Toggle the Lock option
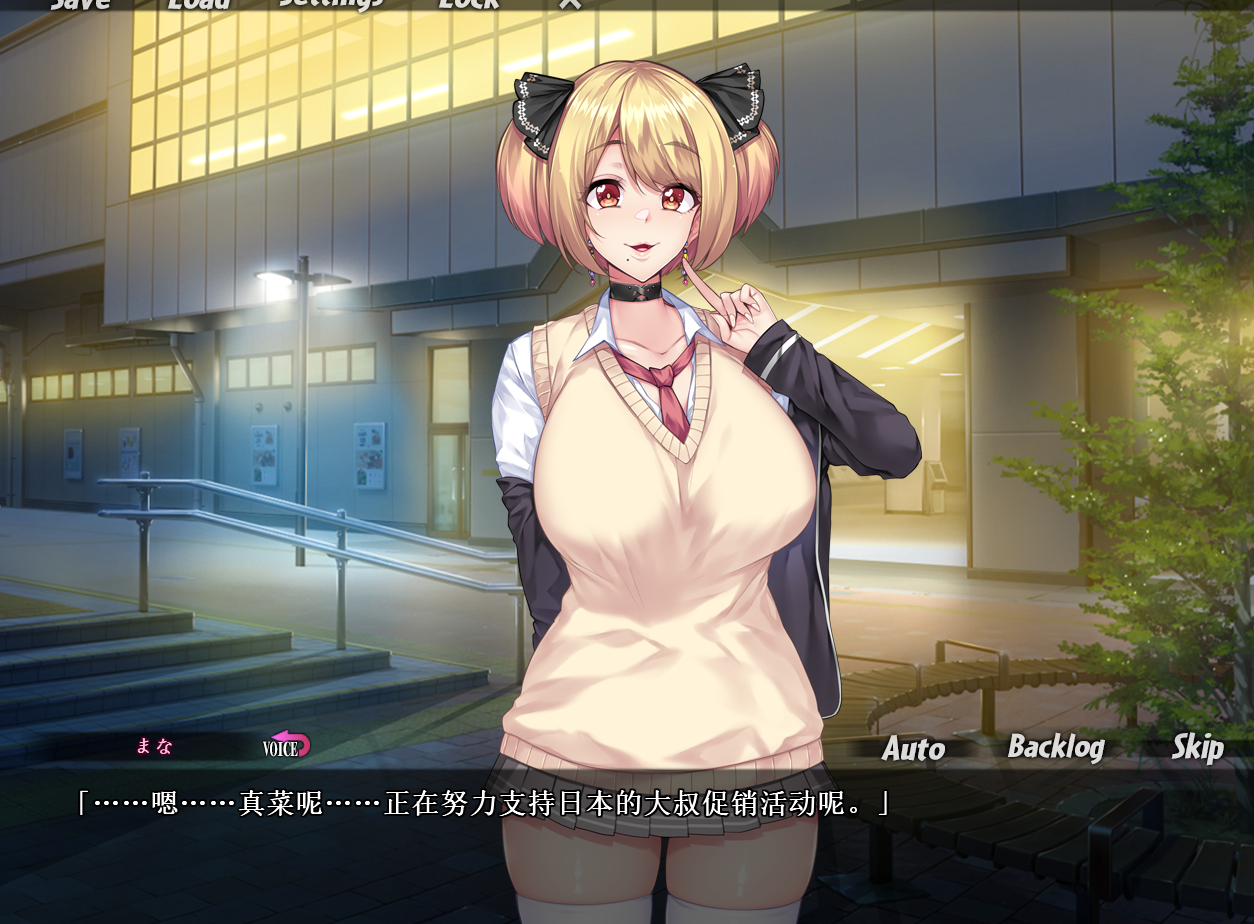Image resolution: width=1254 pixels, height=924 pixels. (x=468, y=3)
